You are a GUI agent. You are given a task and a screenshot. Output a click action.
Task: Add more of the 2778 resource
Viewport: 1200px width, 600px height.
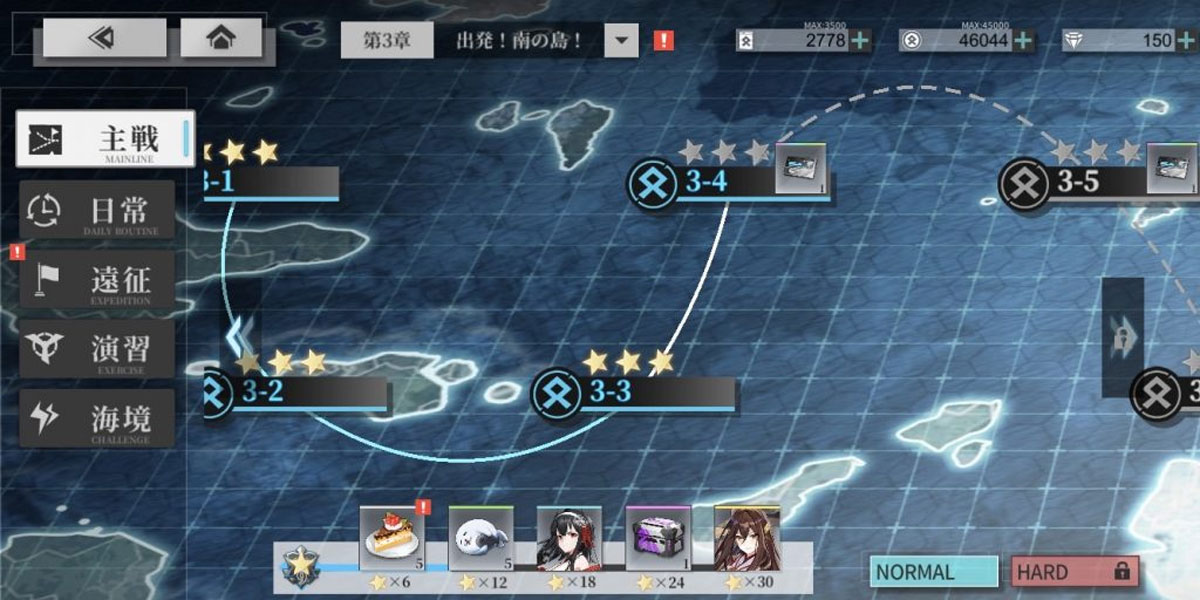tap(861, 41)
